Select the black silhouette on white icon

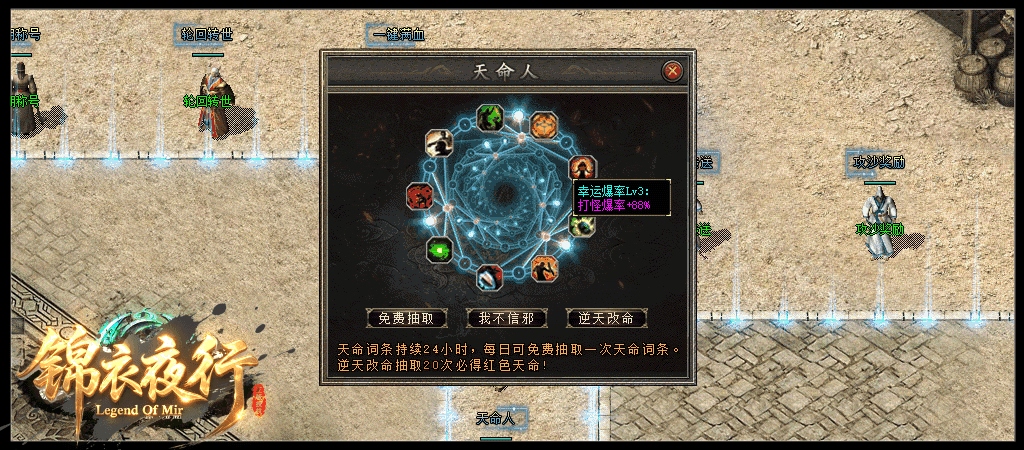coord(438,143)
